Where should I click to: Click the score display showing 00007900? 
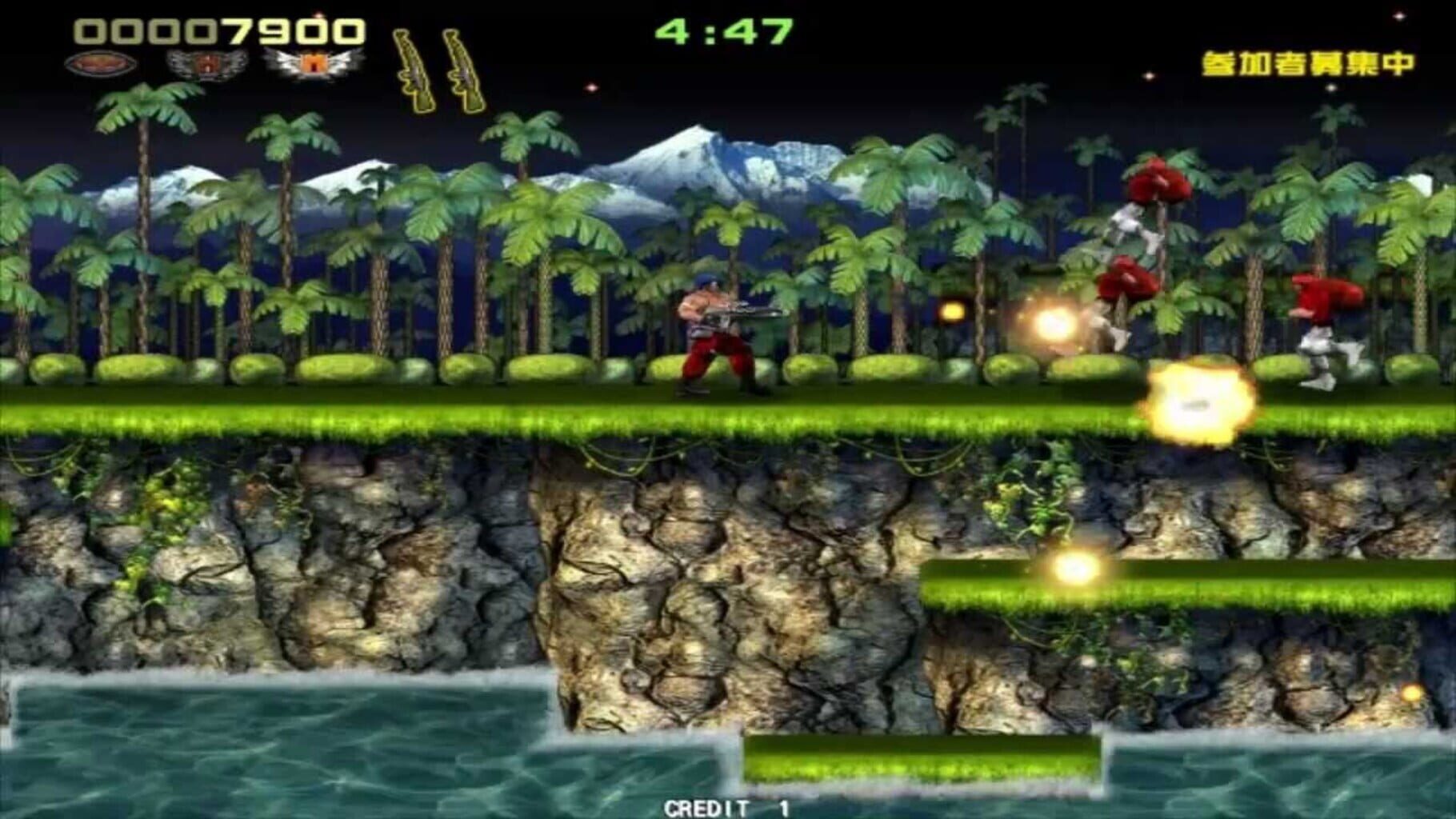click(x=216, y=30)
